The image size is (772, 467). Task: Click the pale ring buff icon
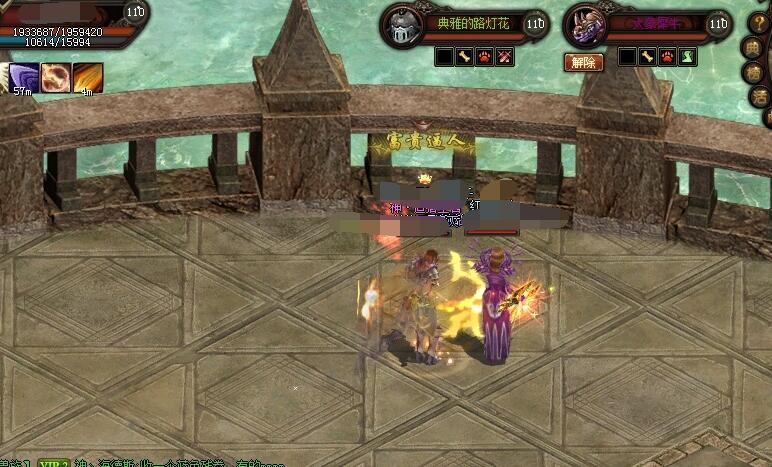[x=55, y=76]
